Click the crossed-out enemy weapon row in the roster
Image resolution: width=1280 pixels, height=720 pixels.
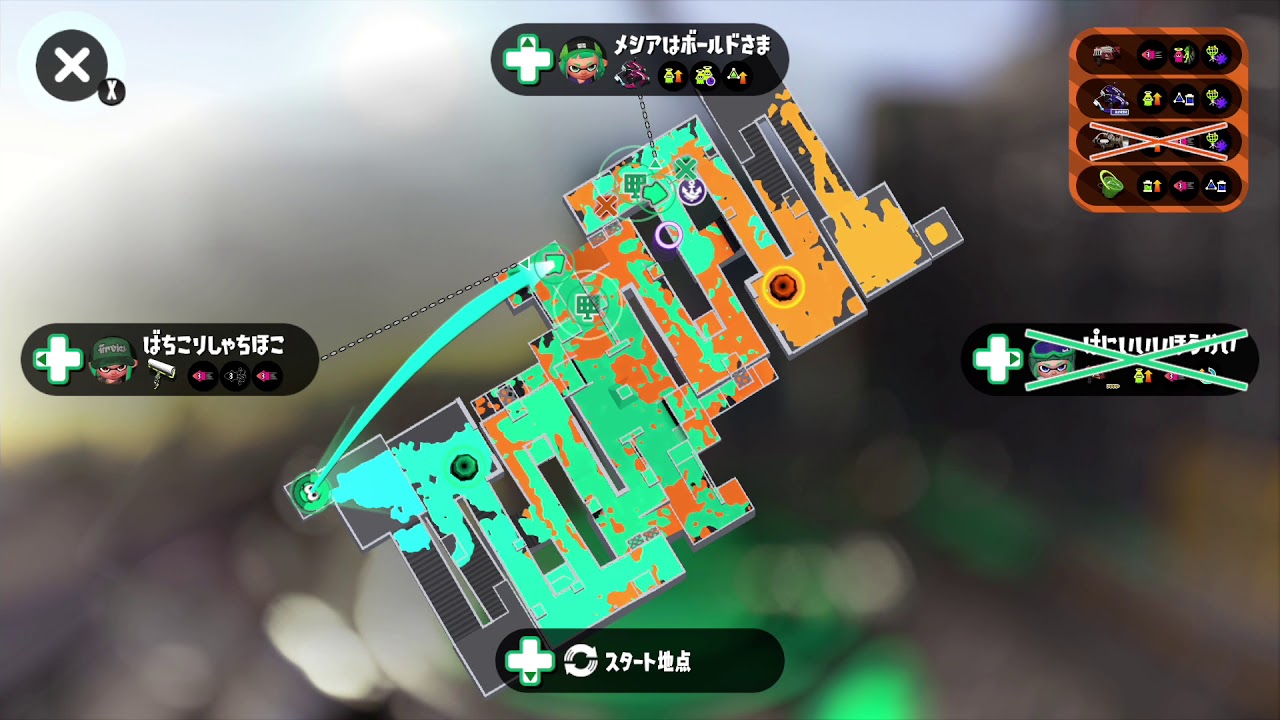pyautogui.click(x=1158, y=142)
